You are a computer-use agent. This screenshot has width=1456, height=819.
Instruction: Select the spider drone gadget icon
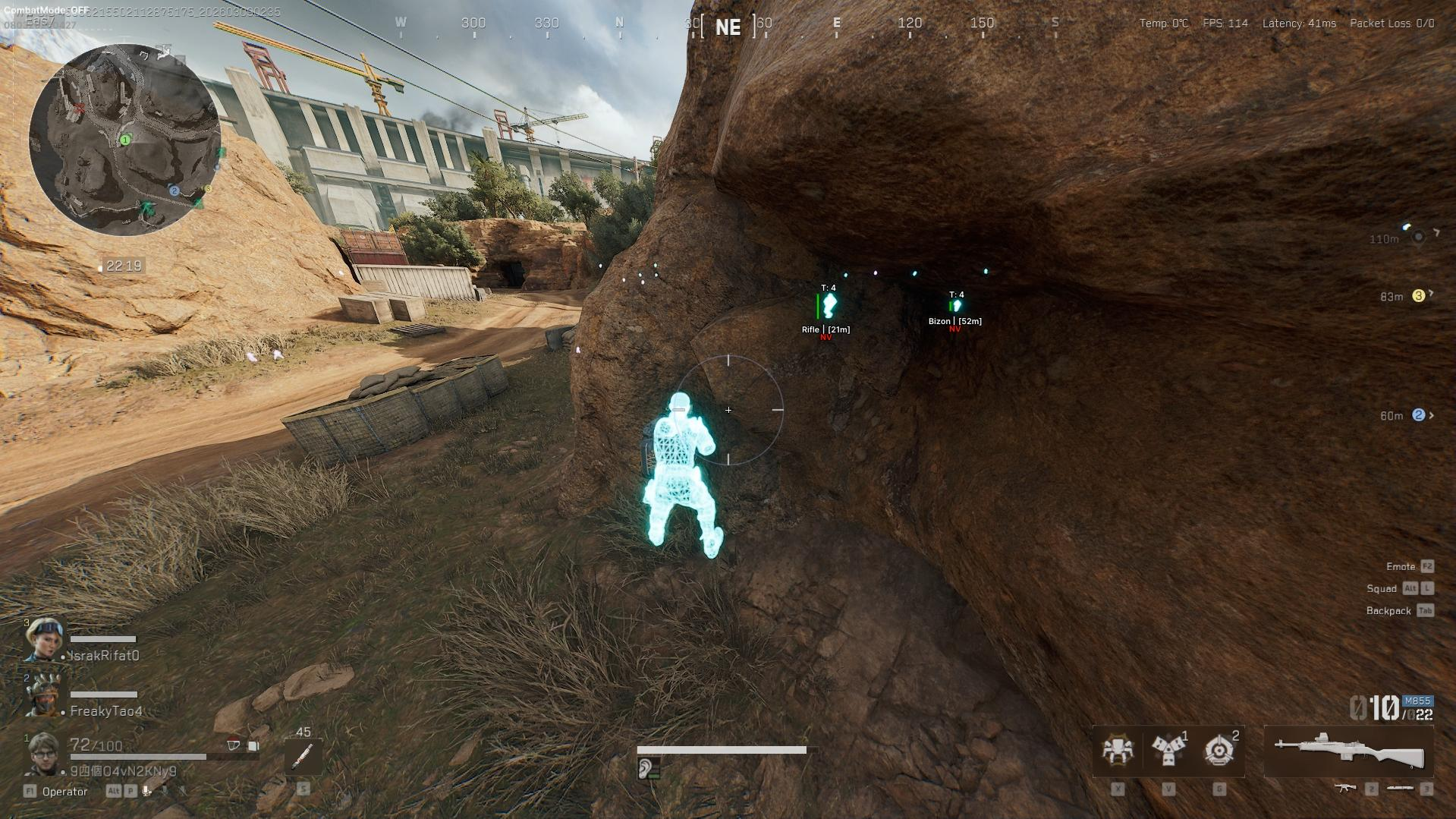[1117, 749]
